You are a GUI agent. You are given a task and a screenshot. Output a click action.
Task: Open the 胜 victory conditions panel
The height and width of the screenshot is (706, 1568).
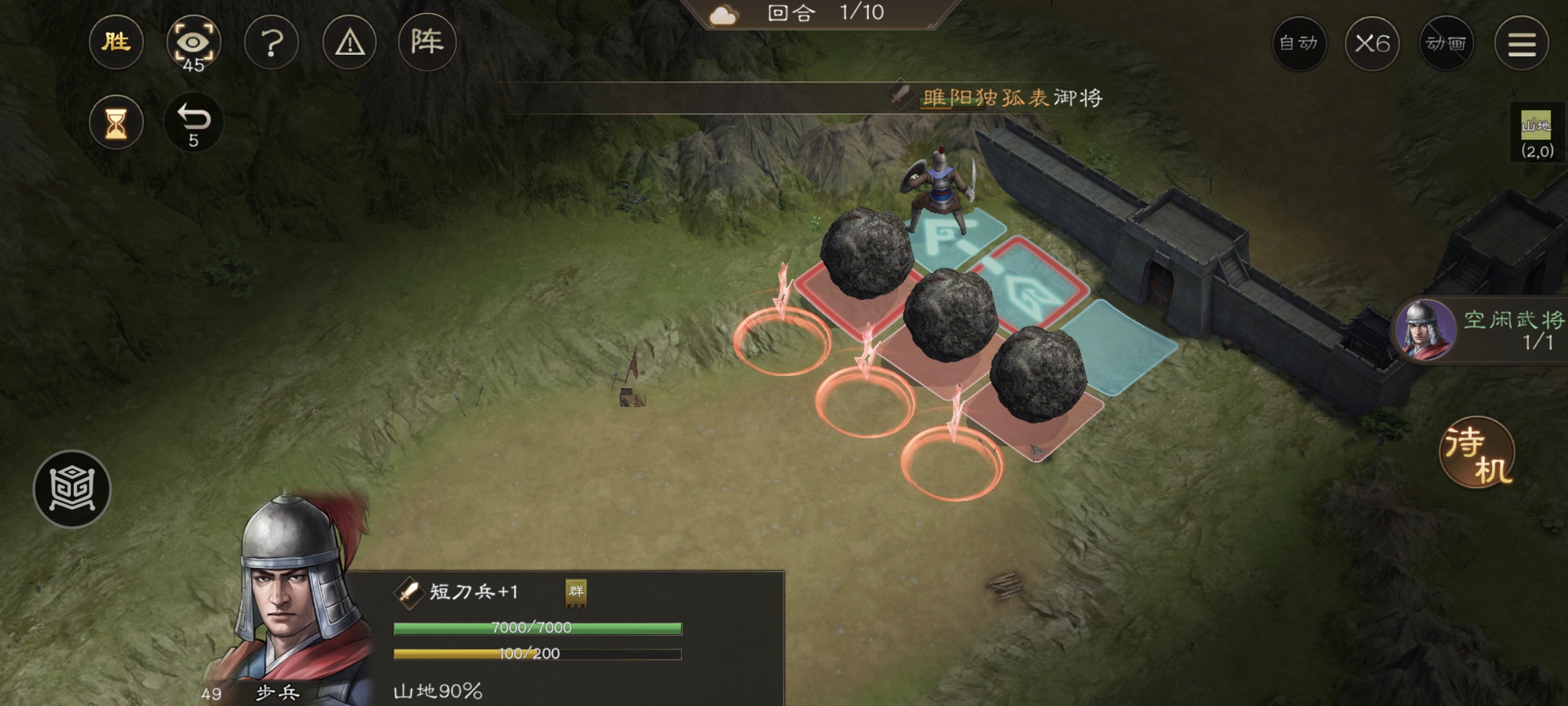click(116, 42)
